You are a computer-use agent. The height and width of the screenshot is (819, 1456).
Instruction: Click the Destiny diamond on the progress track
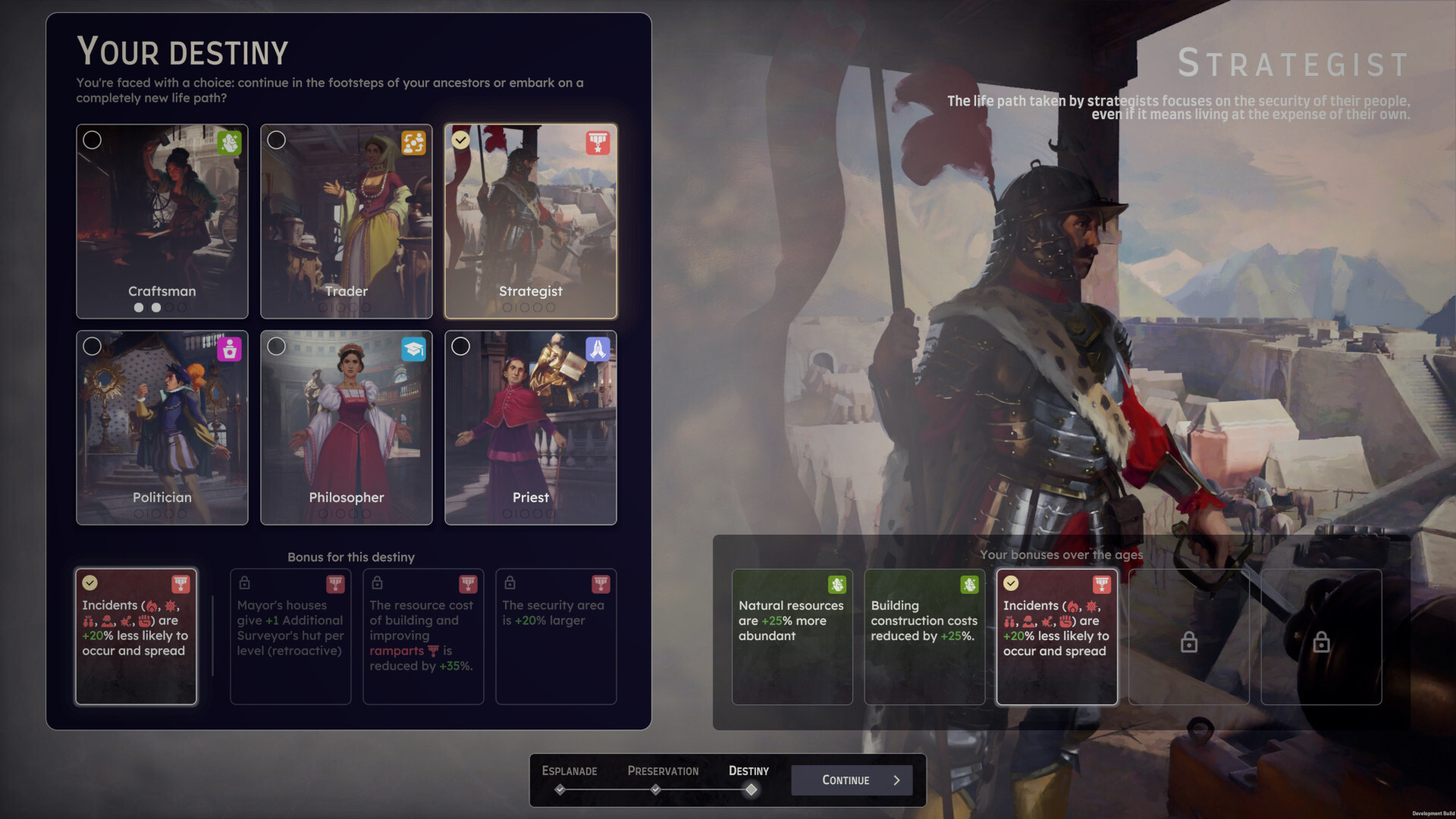pos(752,790)
